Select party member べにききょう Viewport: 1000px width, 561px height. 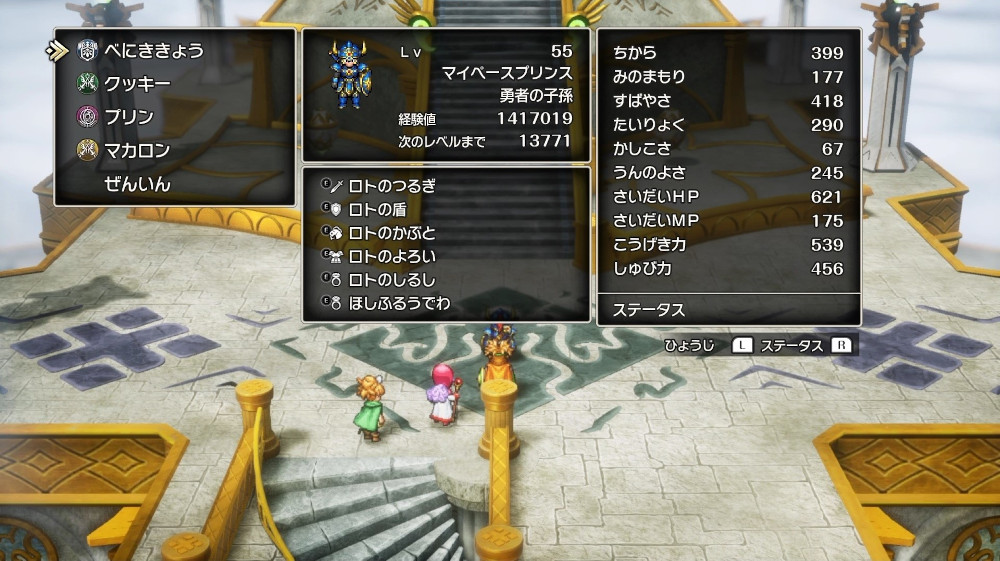153,51
